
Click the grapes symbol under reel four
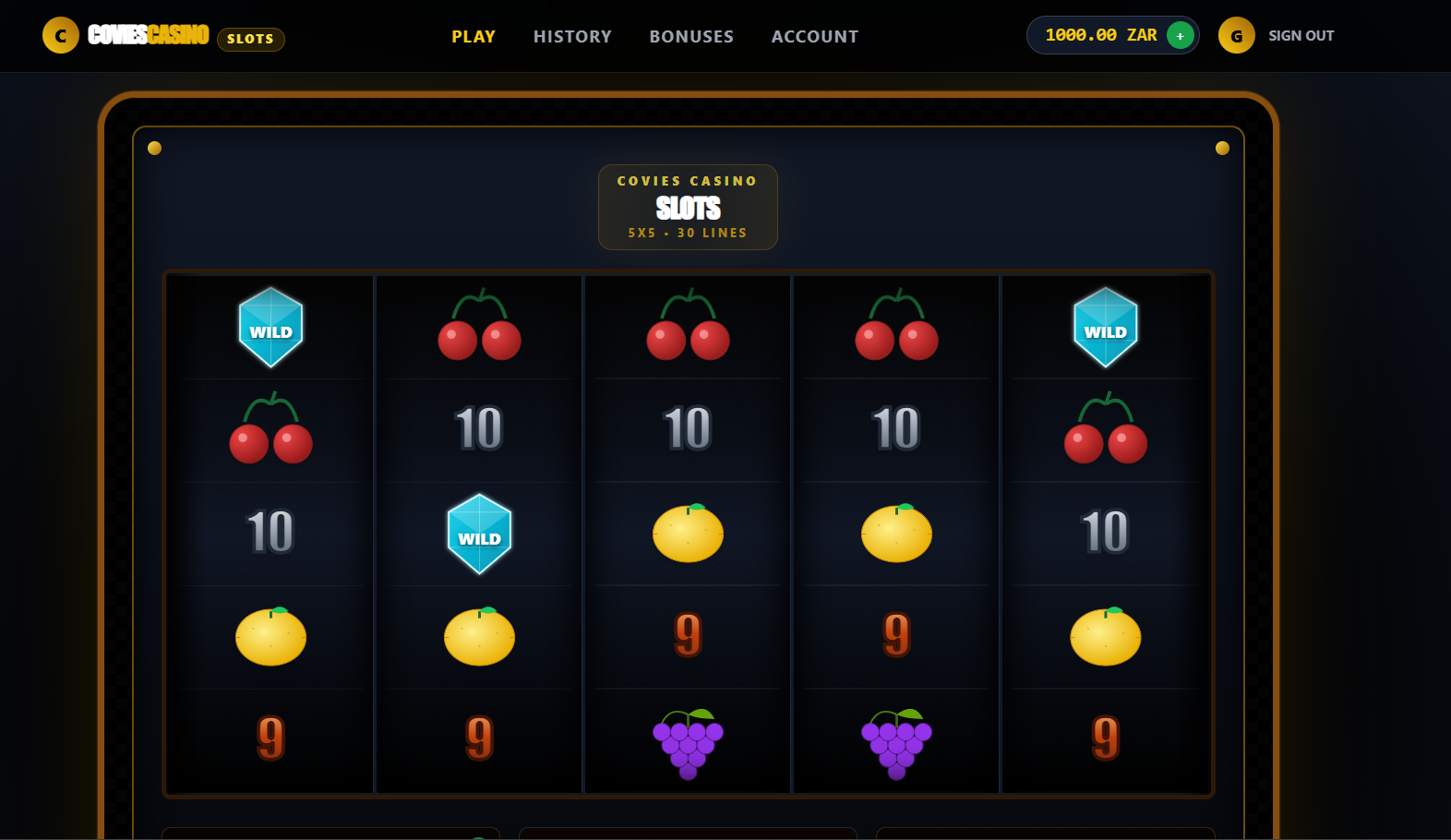click(896, 741)
